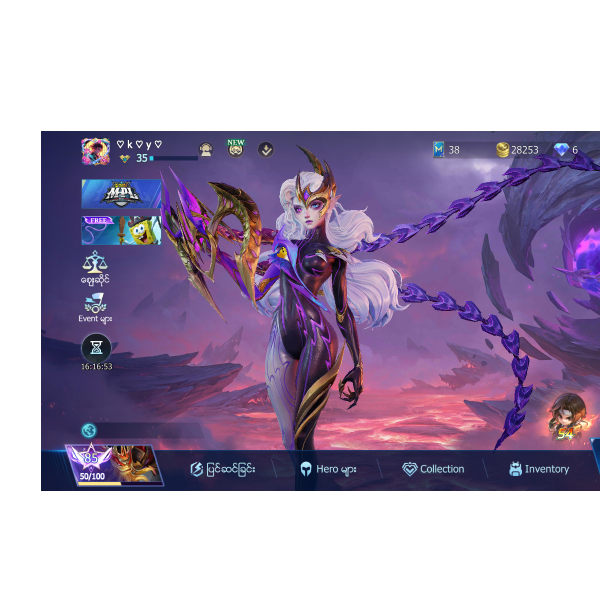The width and height of the screenshot is (600, 600).
Task: Open the Collection menu
Action: (x=433, y=469)
